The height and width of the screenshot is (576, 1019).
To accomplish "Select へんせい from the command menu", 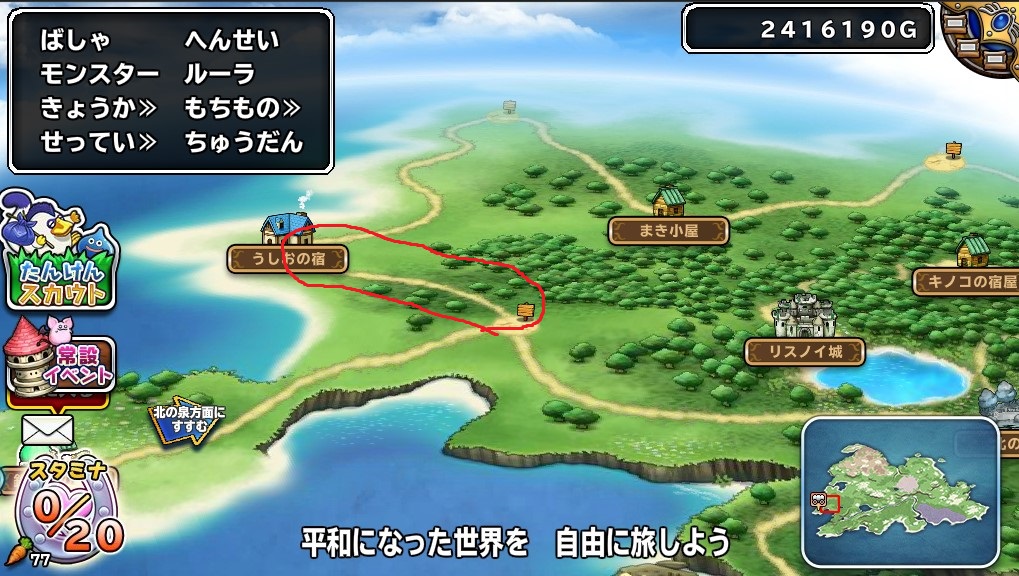I will tap(232, 42).
